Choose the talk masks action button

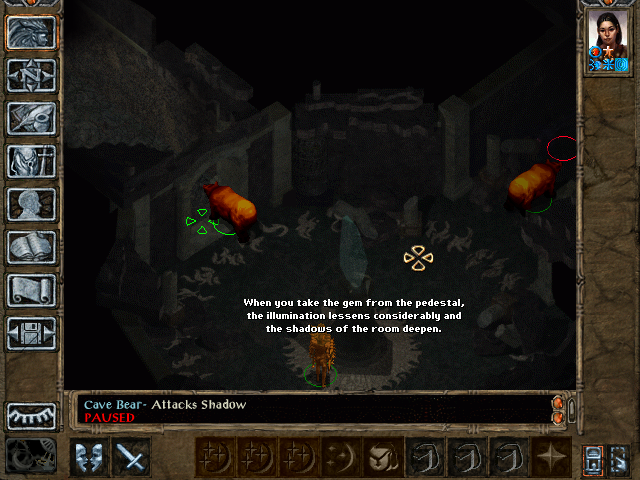(x=89, y=457)
